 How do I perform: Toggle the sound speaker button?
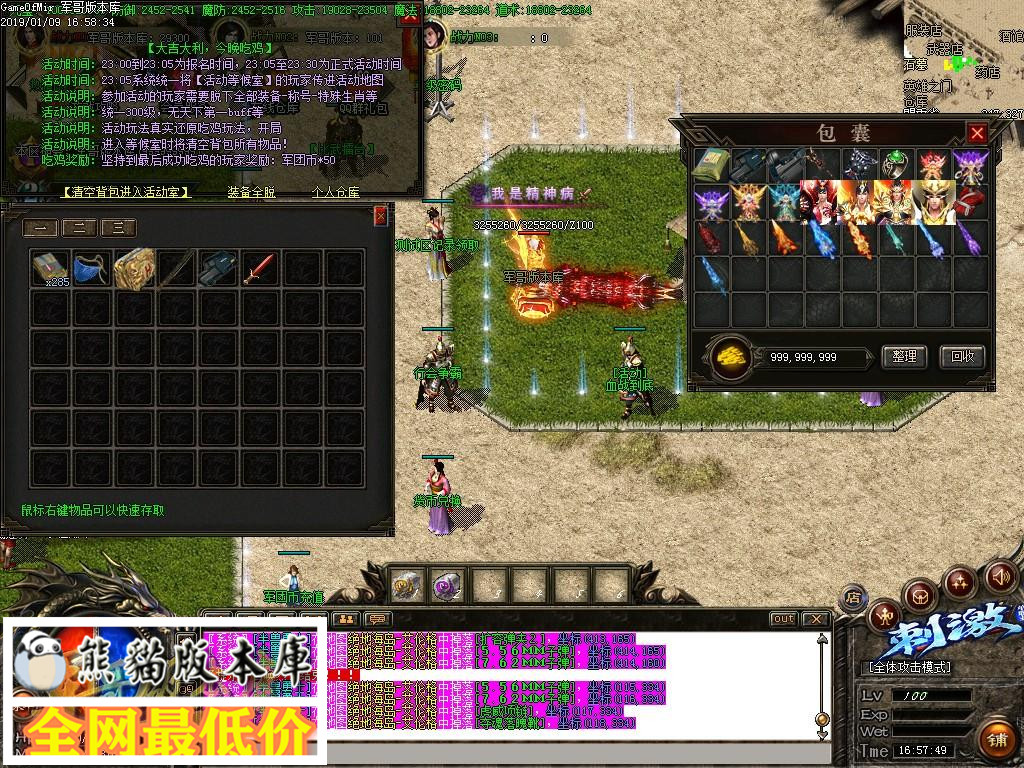coord(1000,576)
